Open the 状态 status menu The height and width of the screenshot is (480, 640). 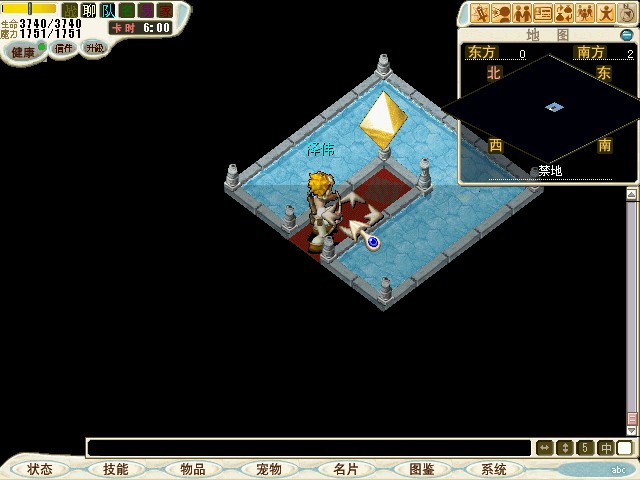[40, 469]
